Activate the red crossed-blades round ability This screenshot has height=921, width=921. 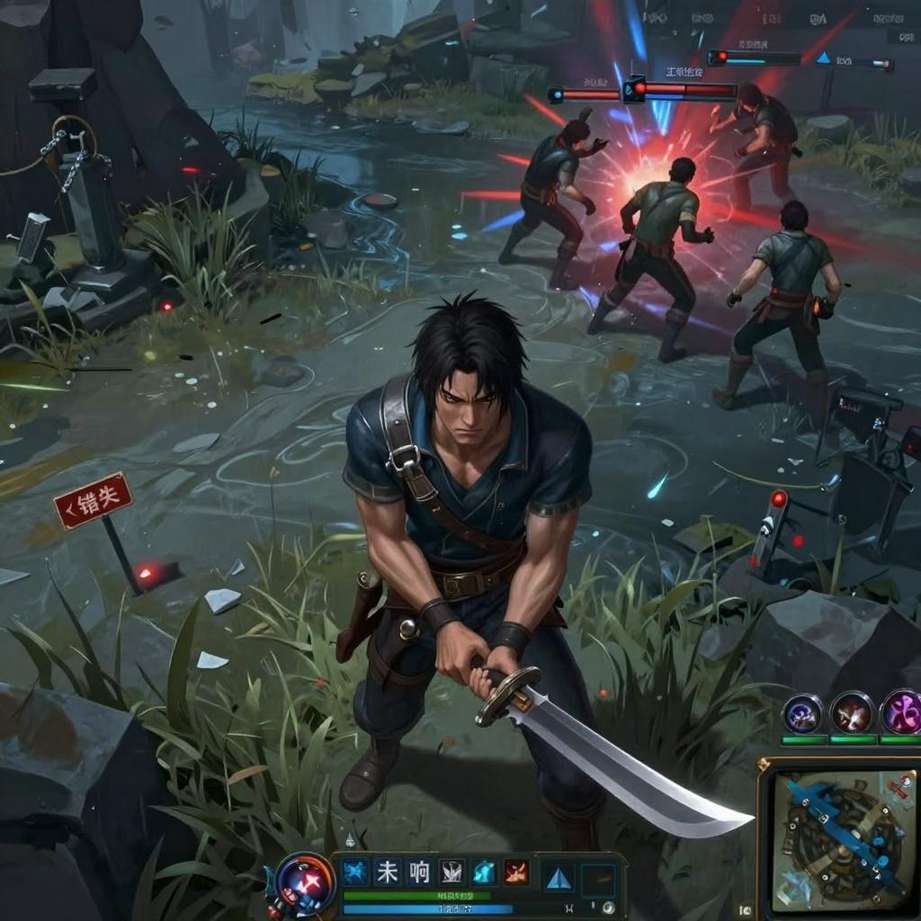coord(852,712)
